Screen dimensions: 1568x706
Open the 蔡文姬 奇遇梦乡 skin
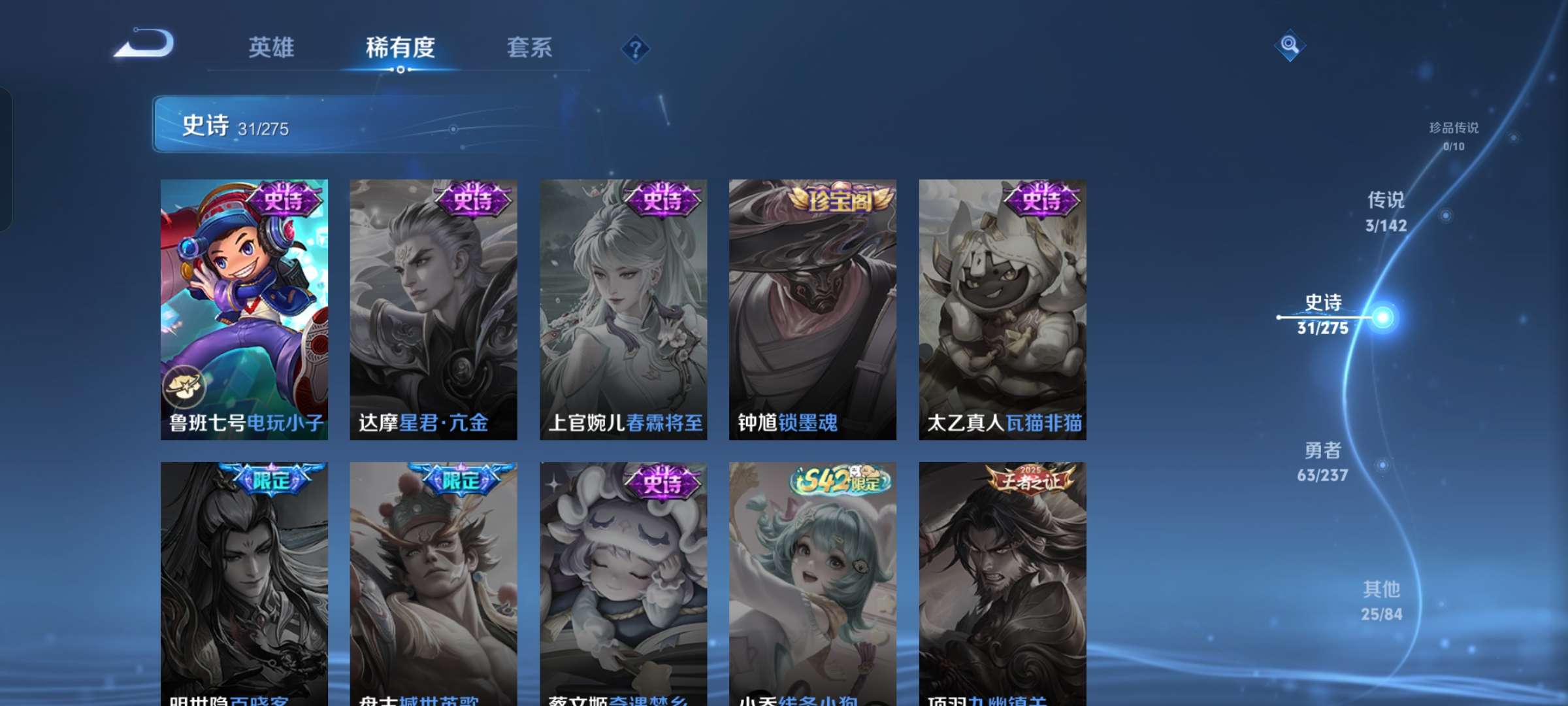tap(622, 575)
